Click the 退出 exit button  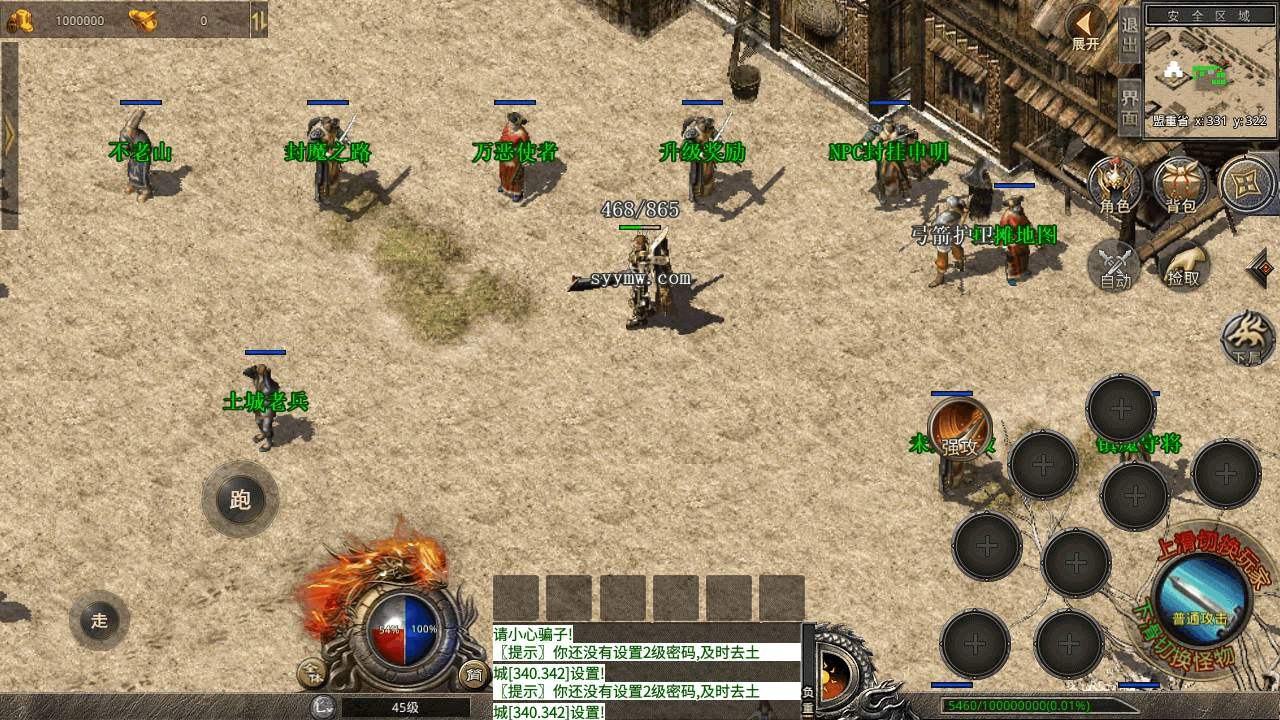[x=1129, y=36]
